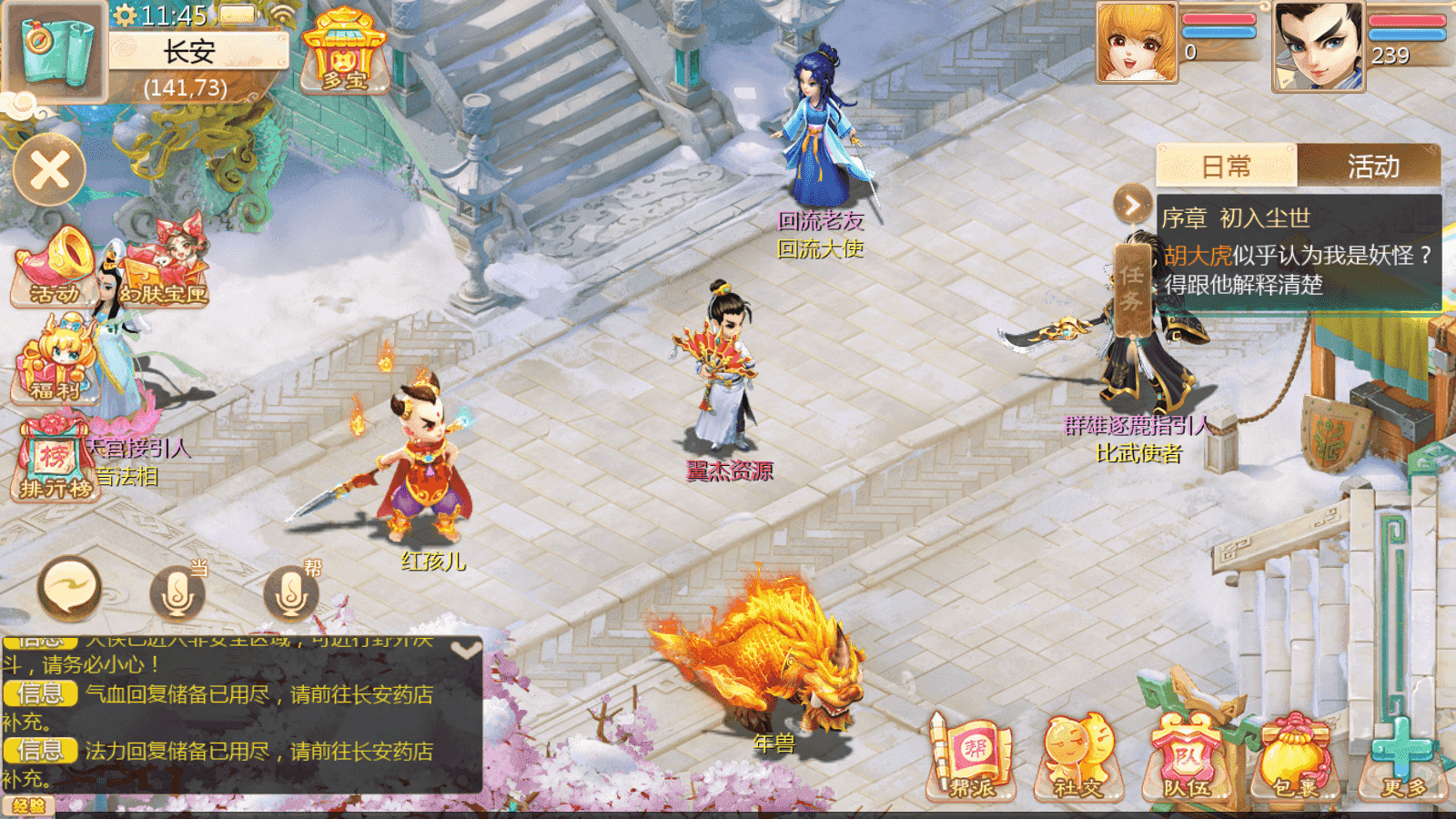Open the 活动 horn icon
Viewport: 1456px width, 819px height.
pyautogui.click(x=55, y=266)
